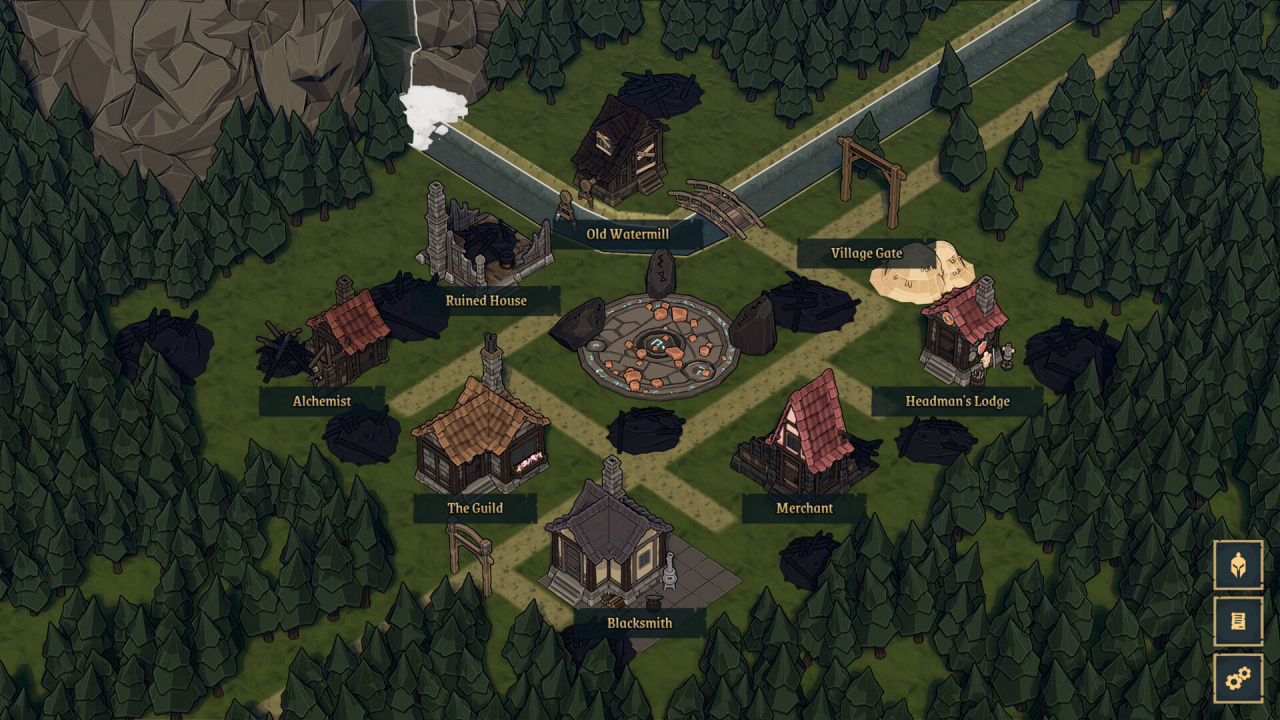Go to the Headman's Lodge
Viewport: 1280px width, 720px height.
(957, 401)
